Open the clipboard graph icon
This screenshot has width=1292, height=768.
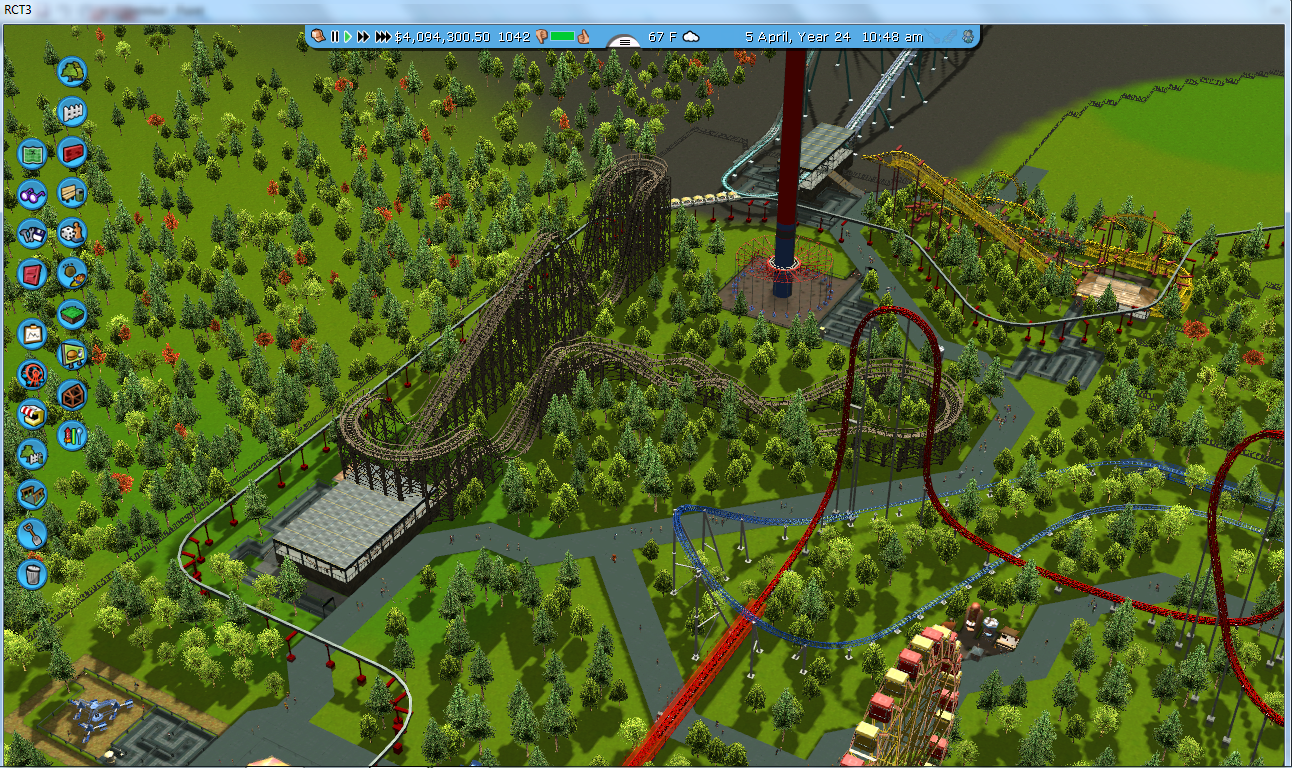(x=32, y=333)
